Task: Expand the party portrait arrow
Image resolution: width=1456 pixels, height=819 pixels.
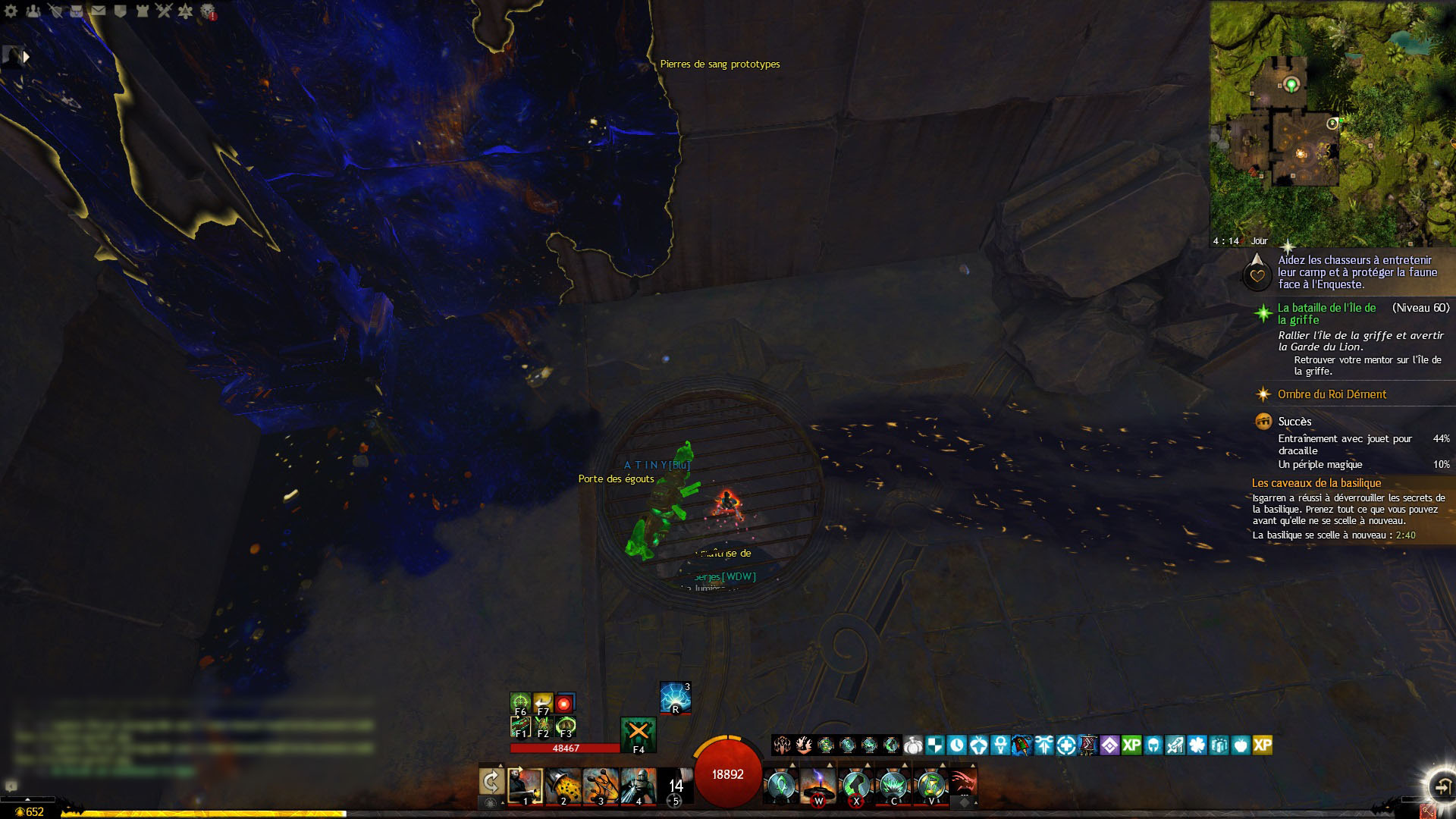Action: 27,56
